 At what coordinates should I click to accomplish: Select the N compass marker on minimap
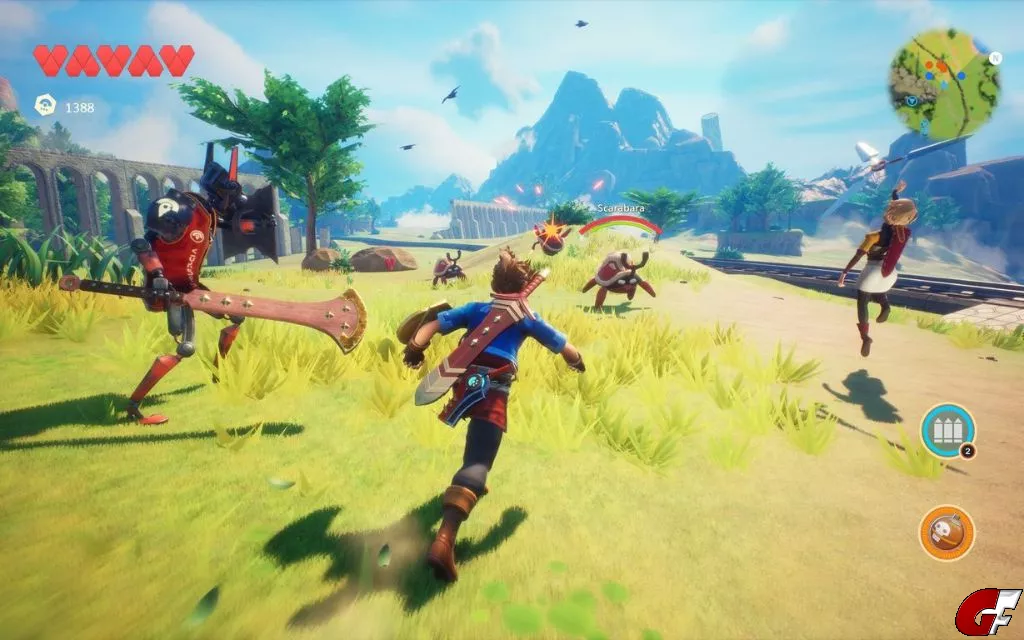click(995, 58)
